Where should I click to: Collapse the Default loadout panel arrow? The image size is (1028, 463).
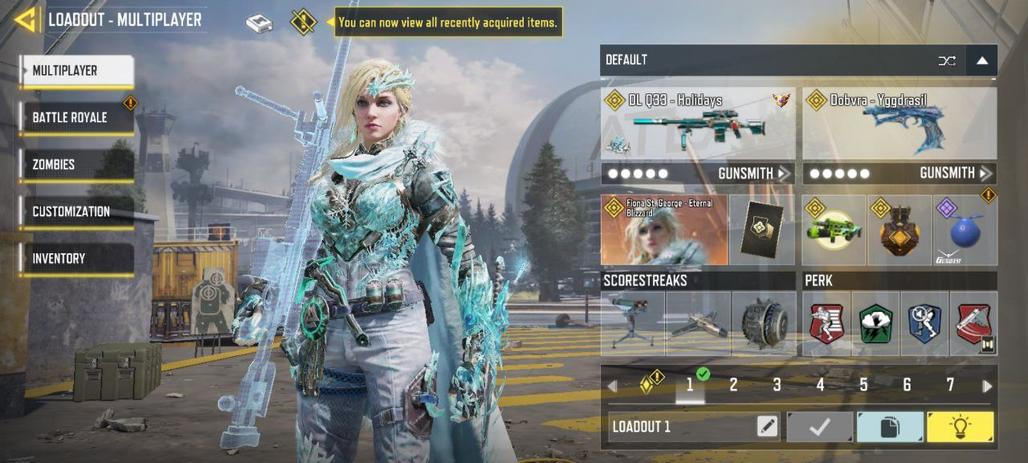[982, 61]
